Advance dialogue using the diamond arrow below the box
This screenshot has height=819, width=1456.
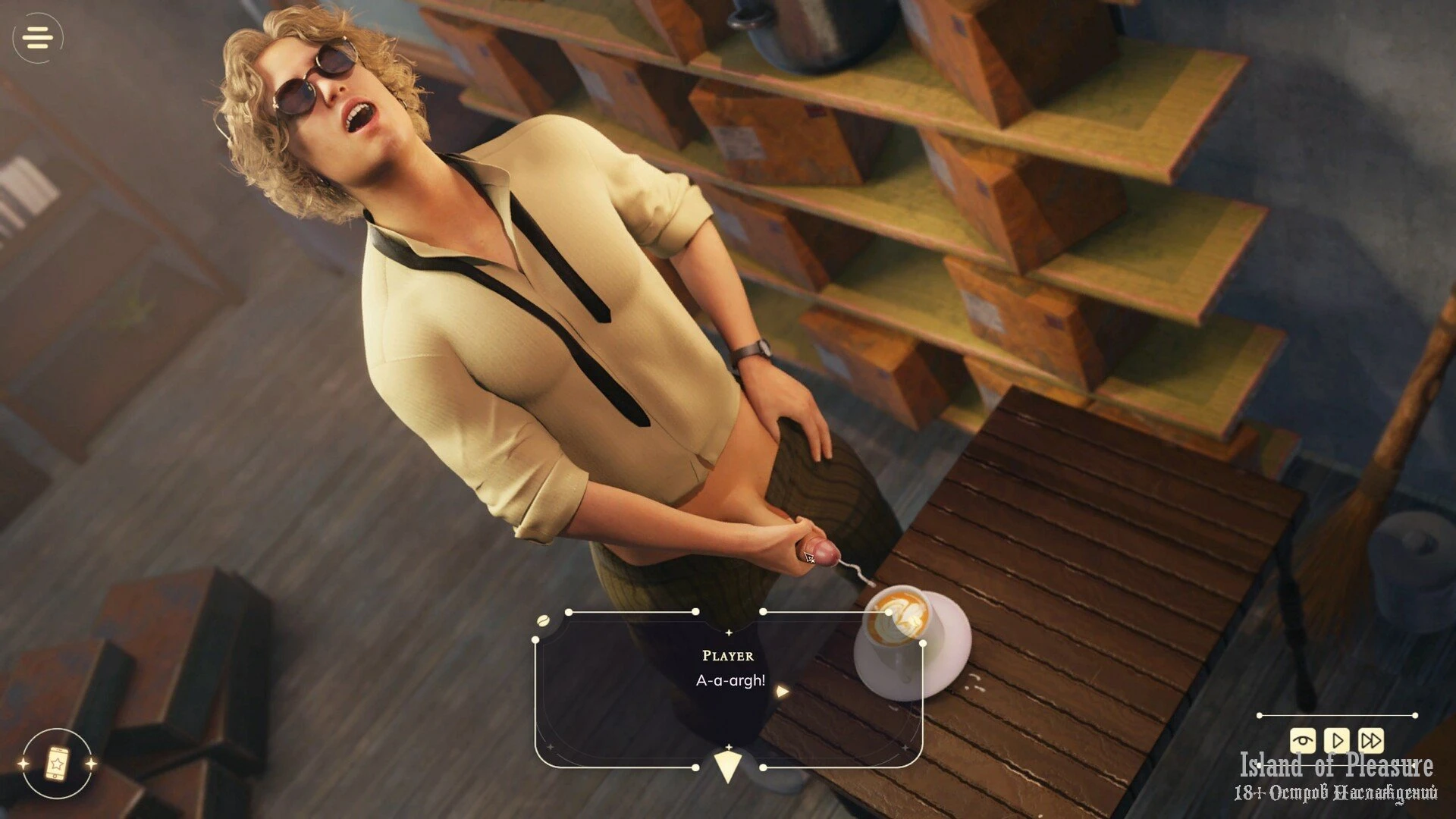click(728, 765)
